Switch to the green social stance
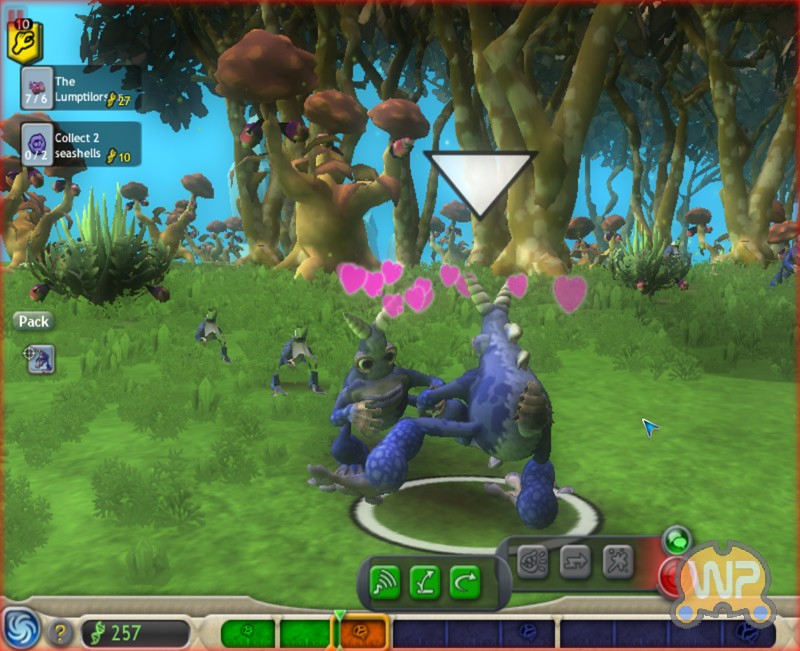This screenshot has width=800, height=651. [677, 541]
